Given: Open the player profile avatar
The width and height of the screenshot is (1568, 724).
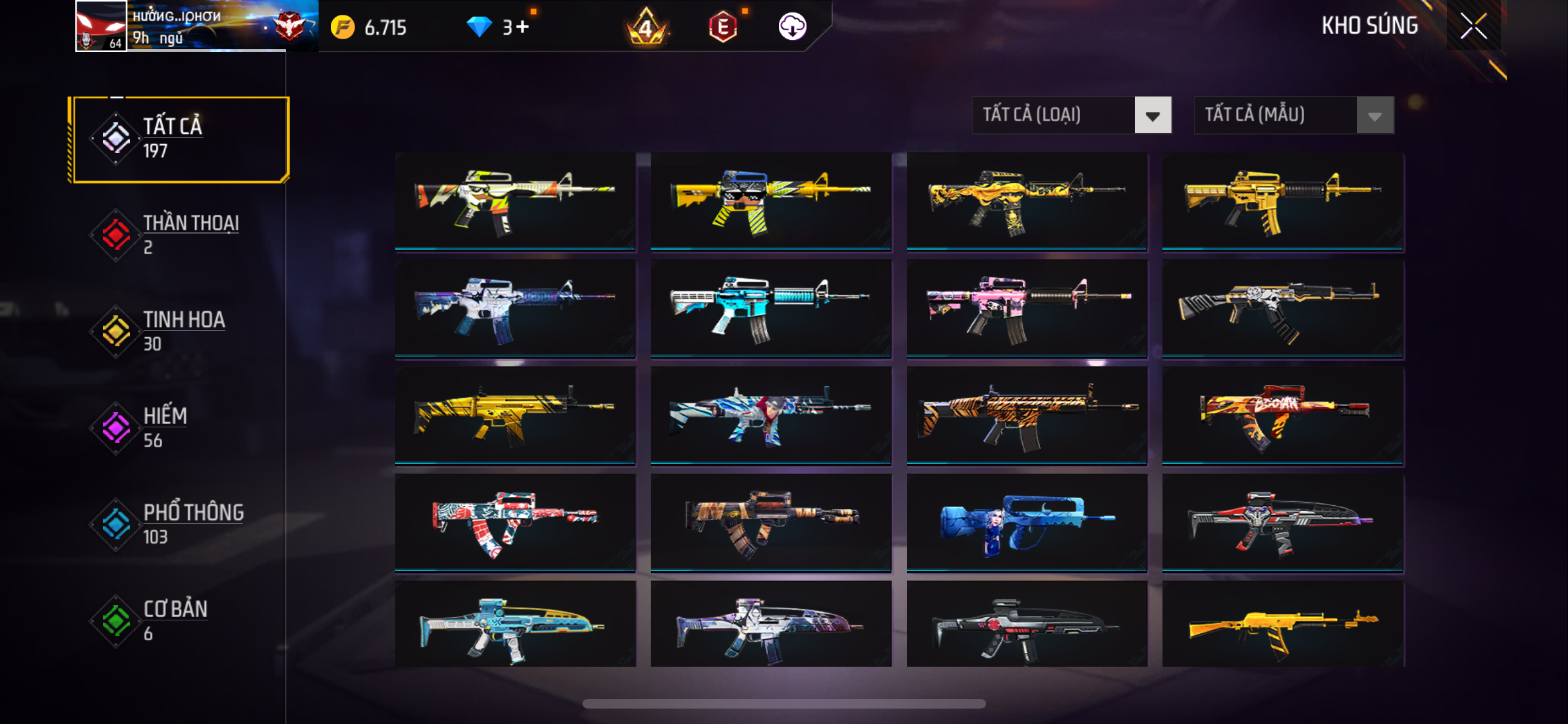Looking at the screenshot, I should pos(101,26).
